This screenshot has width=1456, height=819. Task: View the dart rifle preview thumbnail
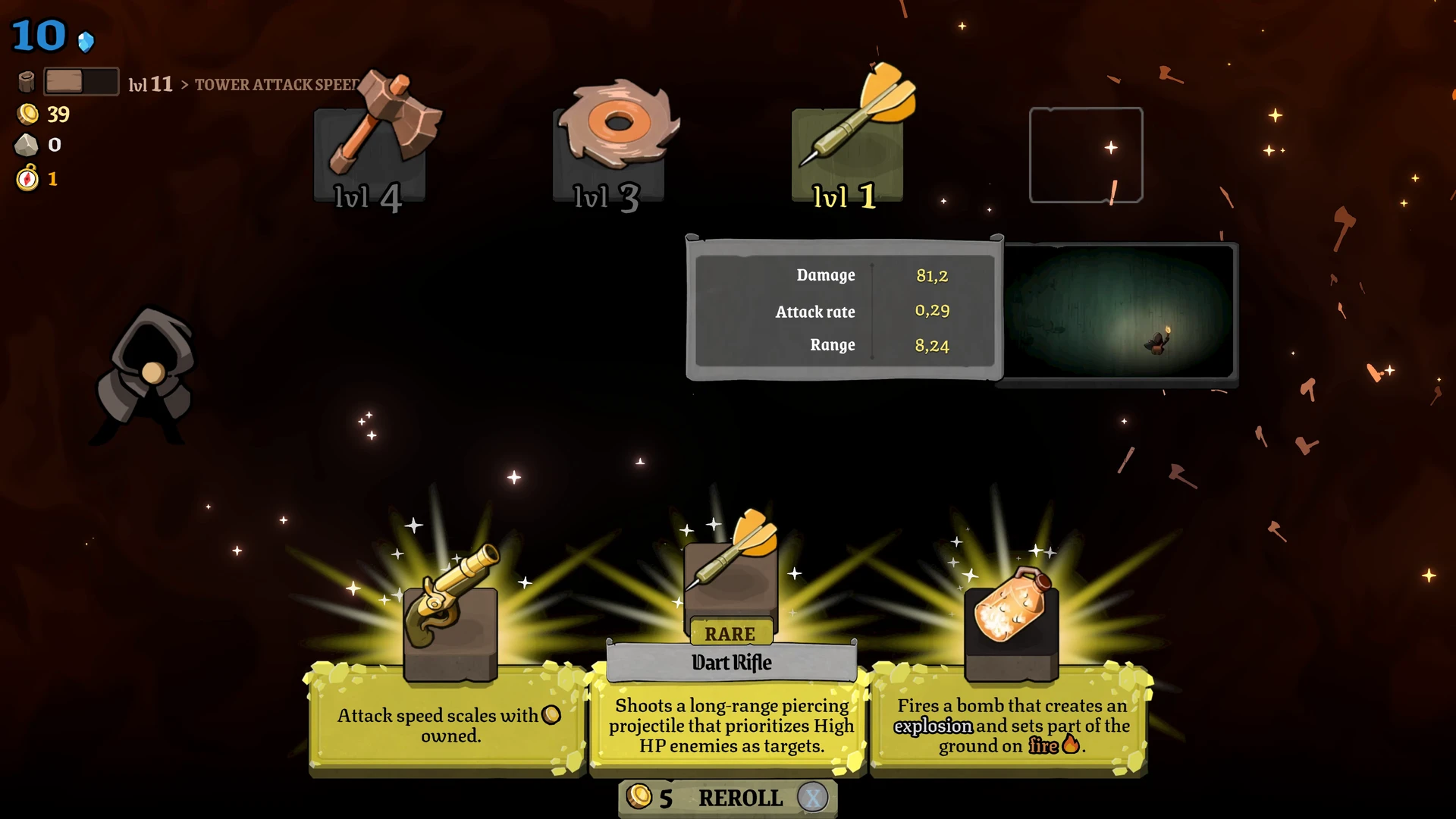pos(1119,312)
